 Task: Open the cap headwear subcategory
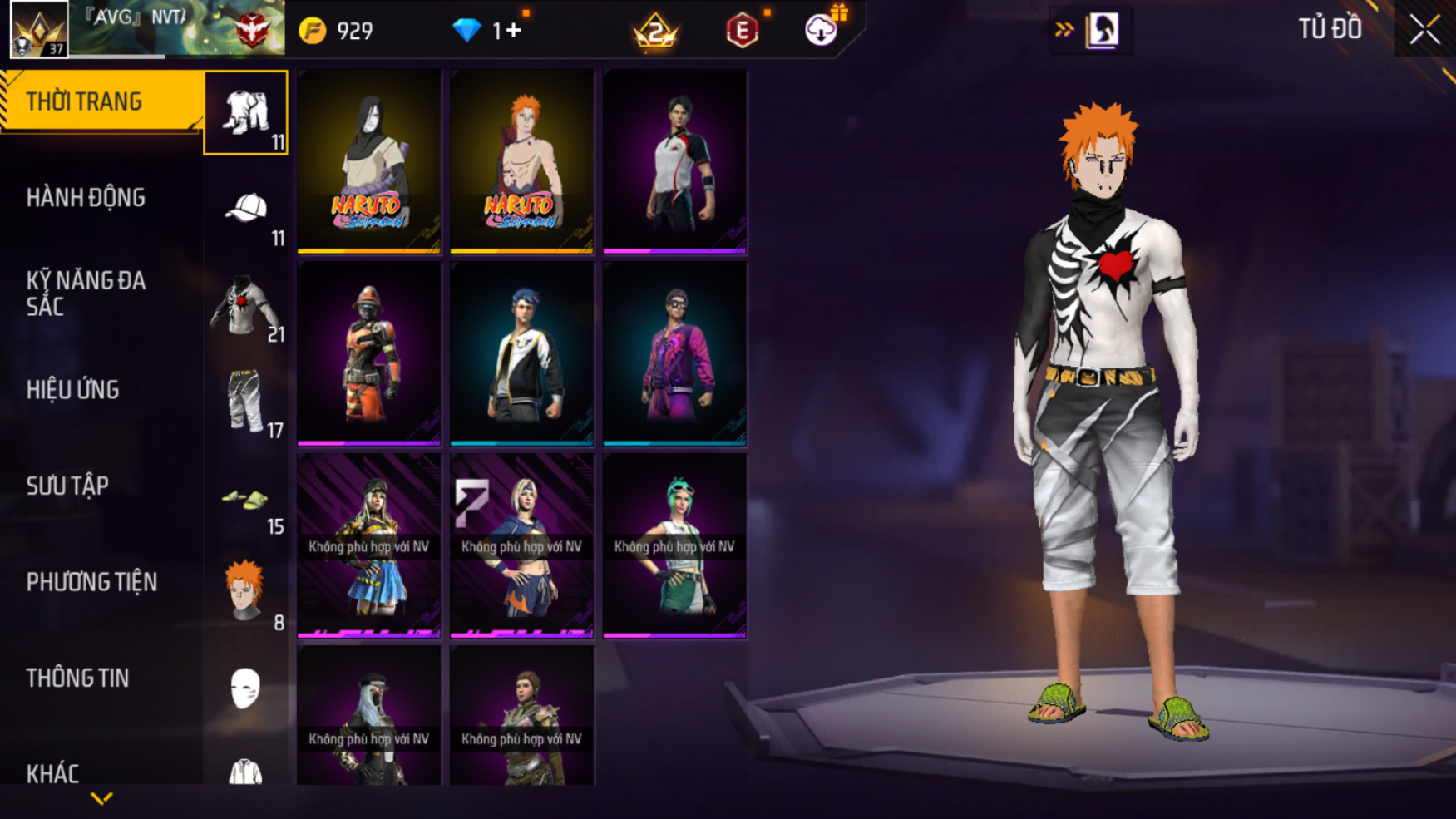coord(246,209)
